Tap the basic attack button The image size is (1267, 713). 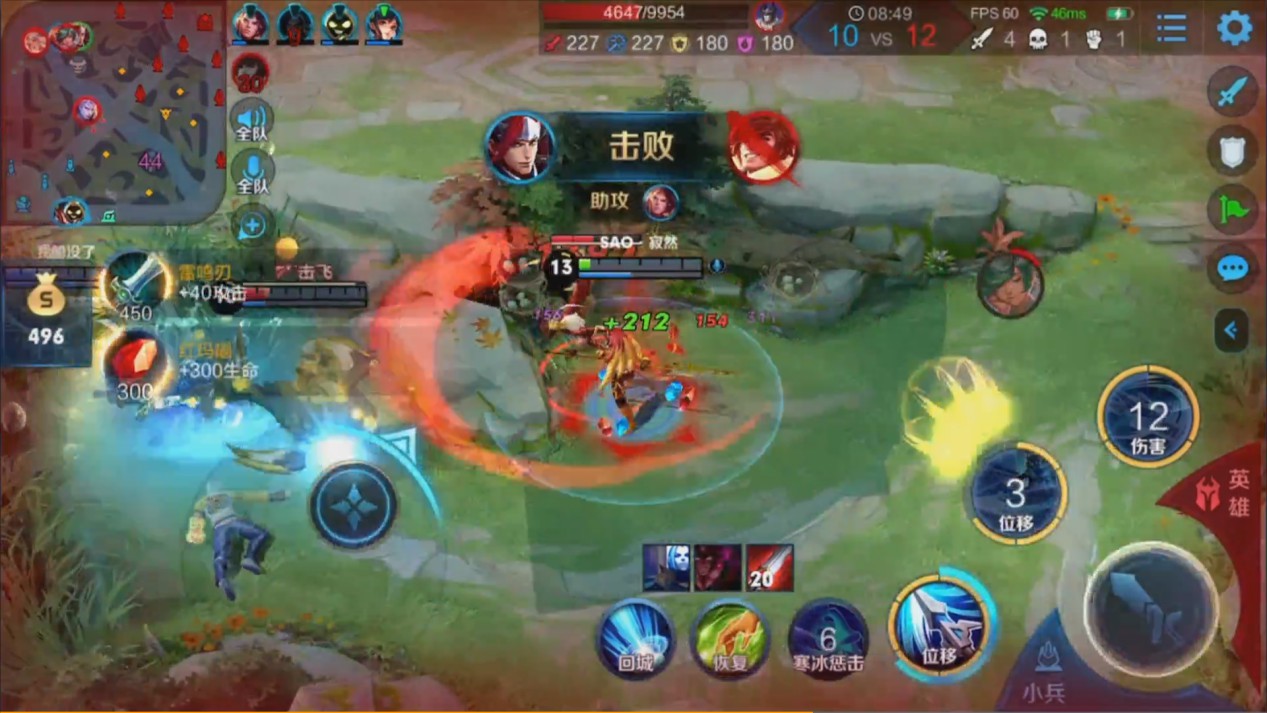tap(1150, 608)
